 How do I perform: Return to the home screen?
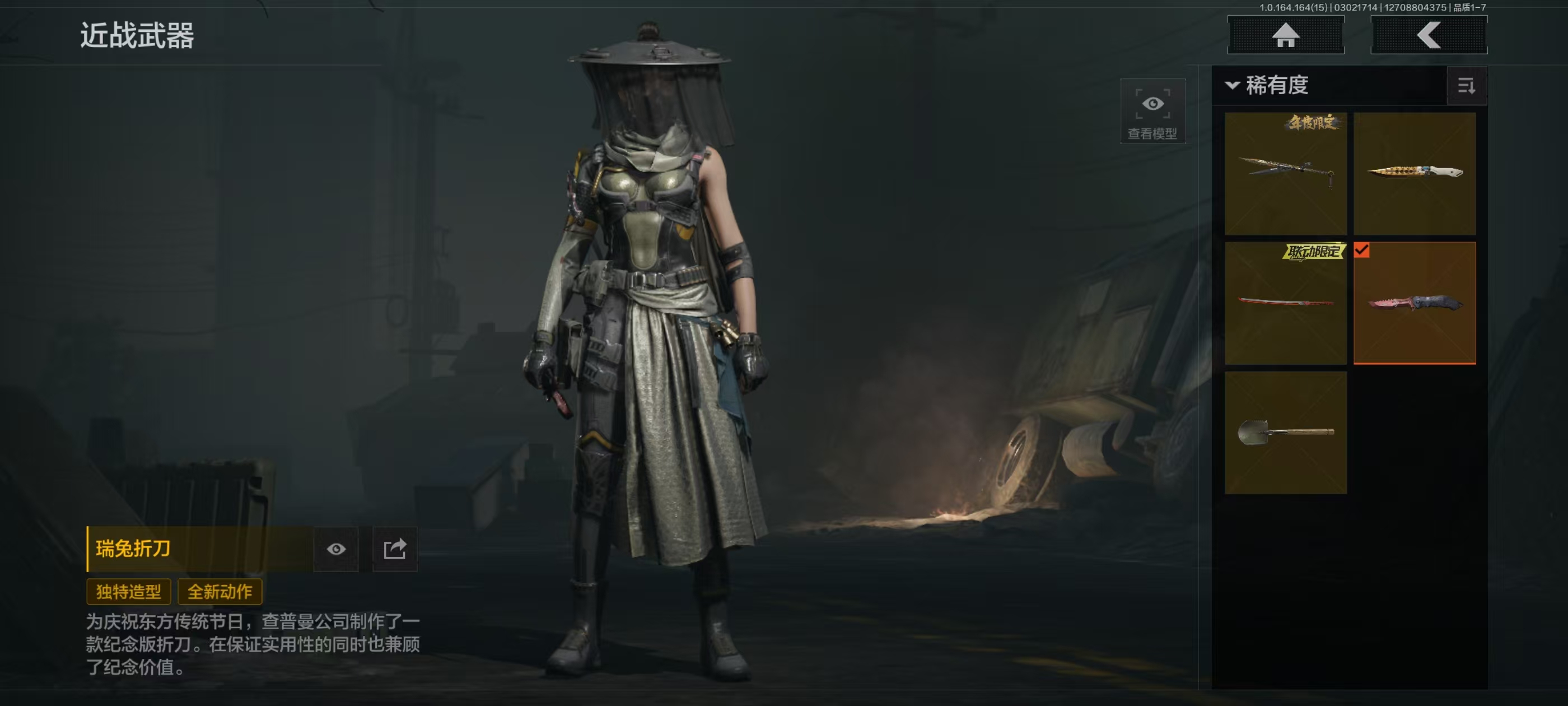1285,35
